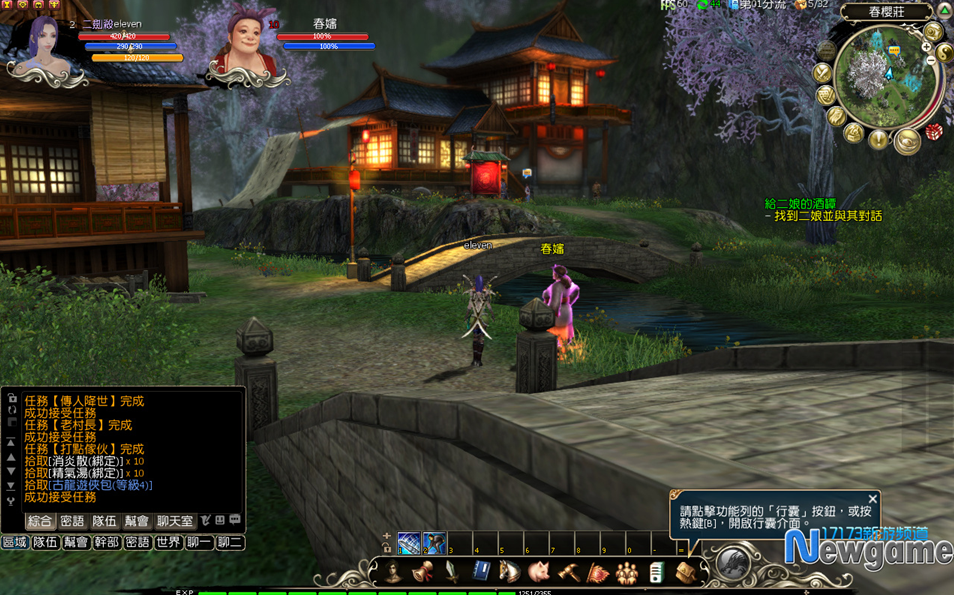Viewport: 954px width, 595px height.
Task: Open the 行囊 bag icon
Action: (685, 572)
